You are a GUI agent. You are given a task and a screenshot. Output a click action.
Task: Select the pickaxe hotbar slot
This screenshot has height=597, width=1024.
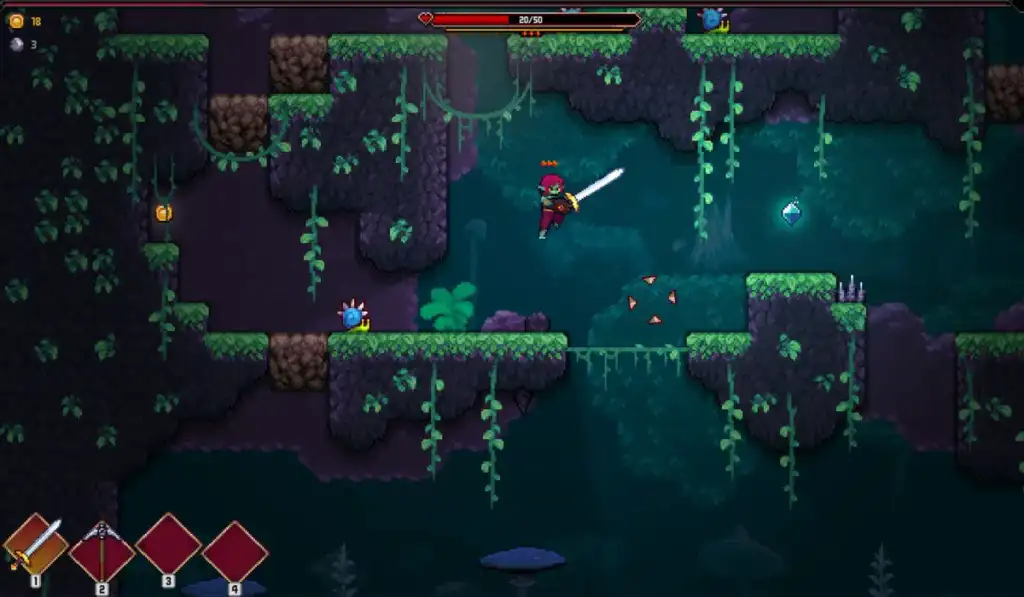pos(101,550)
